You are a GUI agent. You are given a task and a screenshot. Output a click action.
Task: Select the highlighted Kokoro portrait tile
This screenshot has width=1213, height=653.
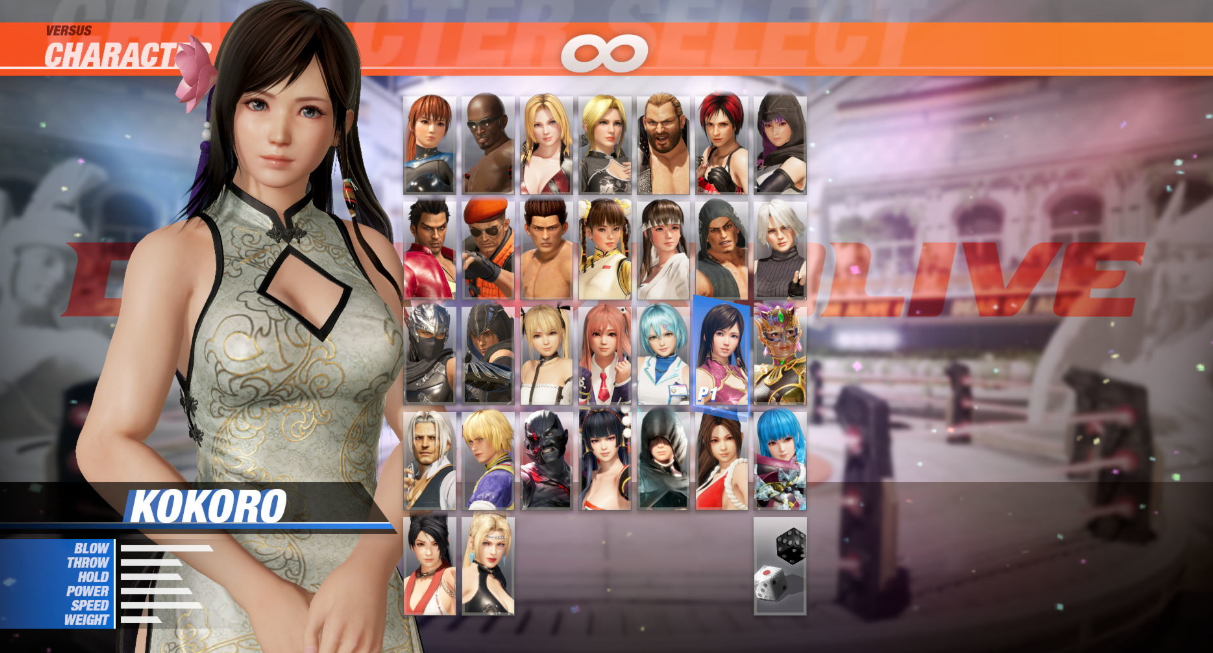click(x=720, y=355)
